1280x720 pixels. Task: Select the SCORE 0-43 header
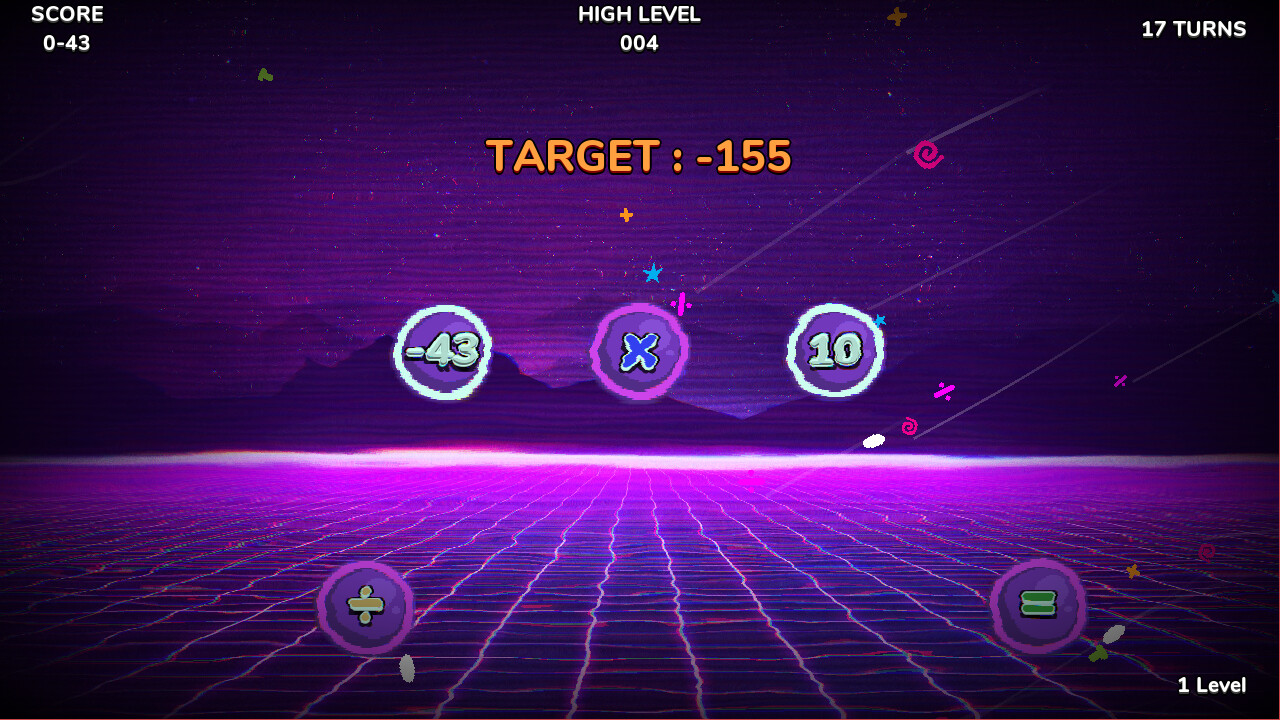(x=67, y=28)
